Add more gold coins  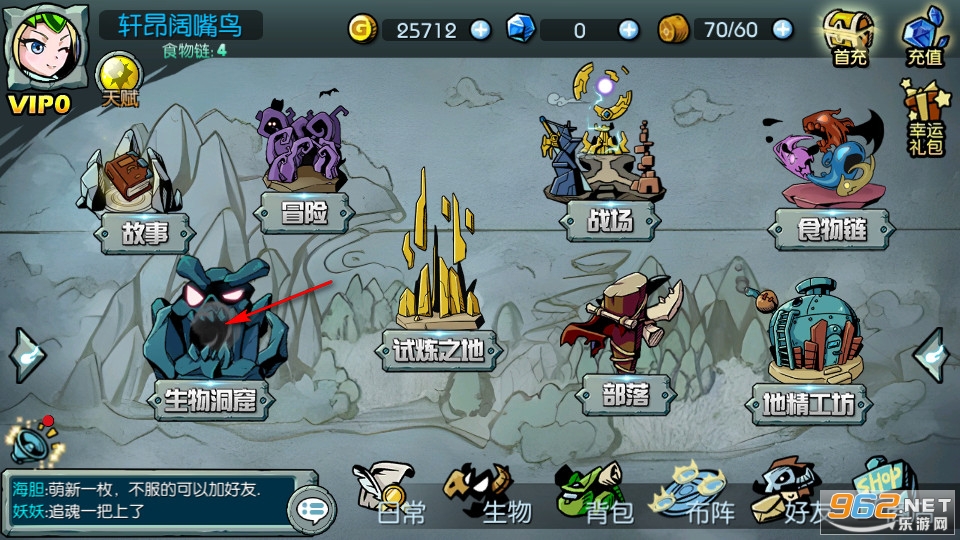pos(481,30)
